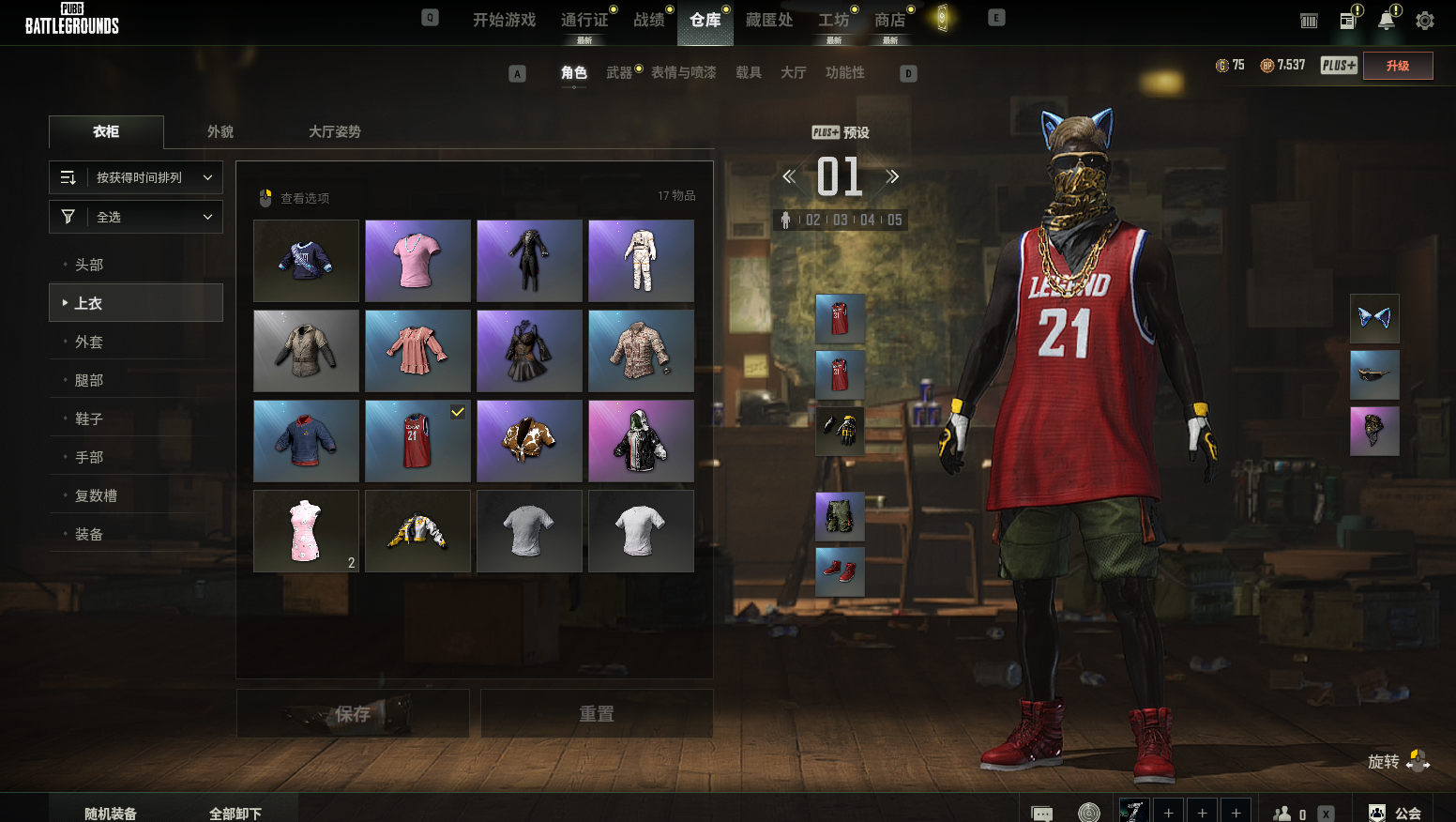Click the 重置 reset button
This screenshot has height=822, width=1456.
coord(597,714)
